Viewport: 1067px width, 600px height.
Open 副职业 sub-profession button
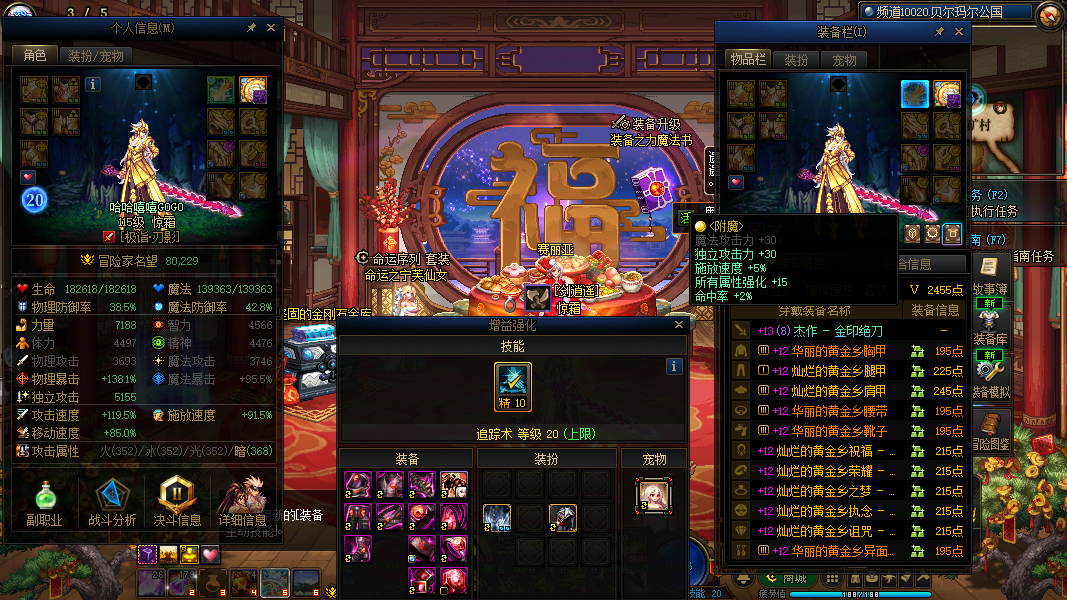click(x=44, y=502)
